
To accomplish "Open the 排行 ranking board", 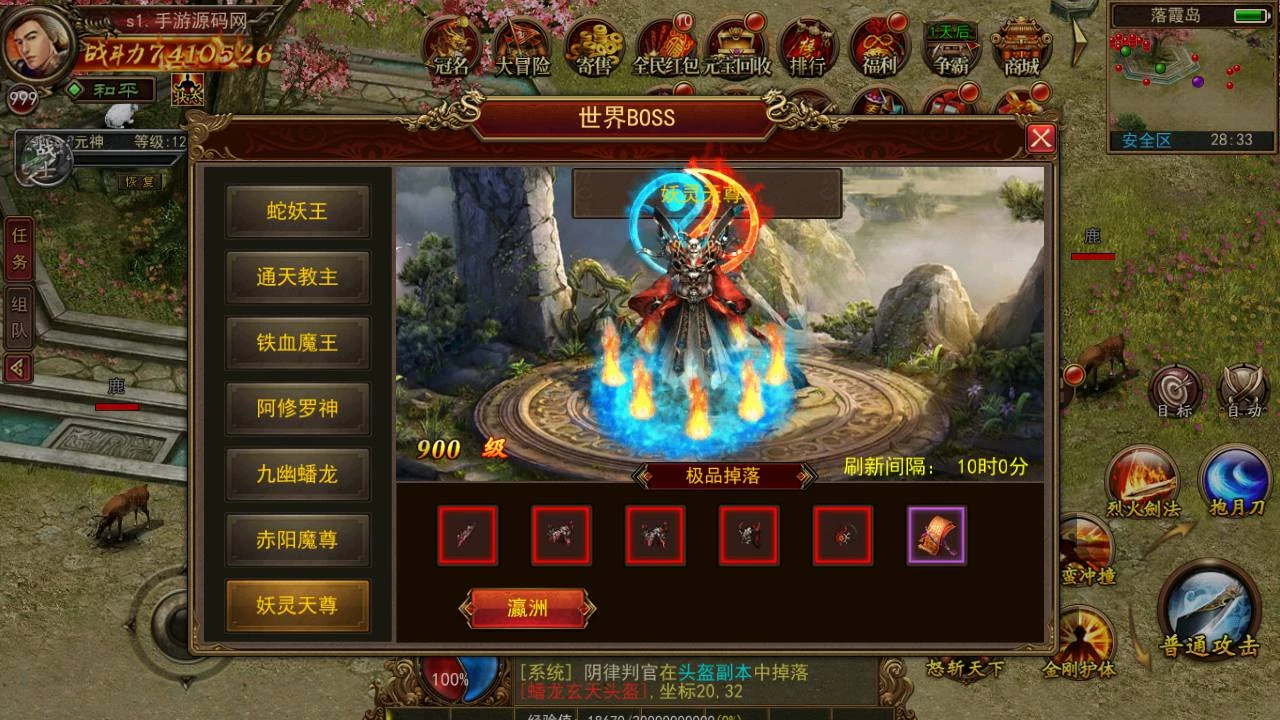I will coord(808,47).
